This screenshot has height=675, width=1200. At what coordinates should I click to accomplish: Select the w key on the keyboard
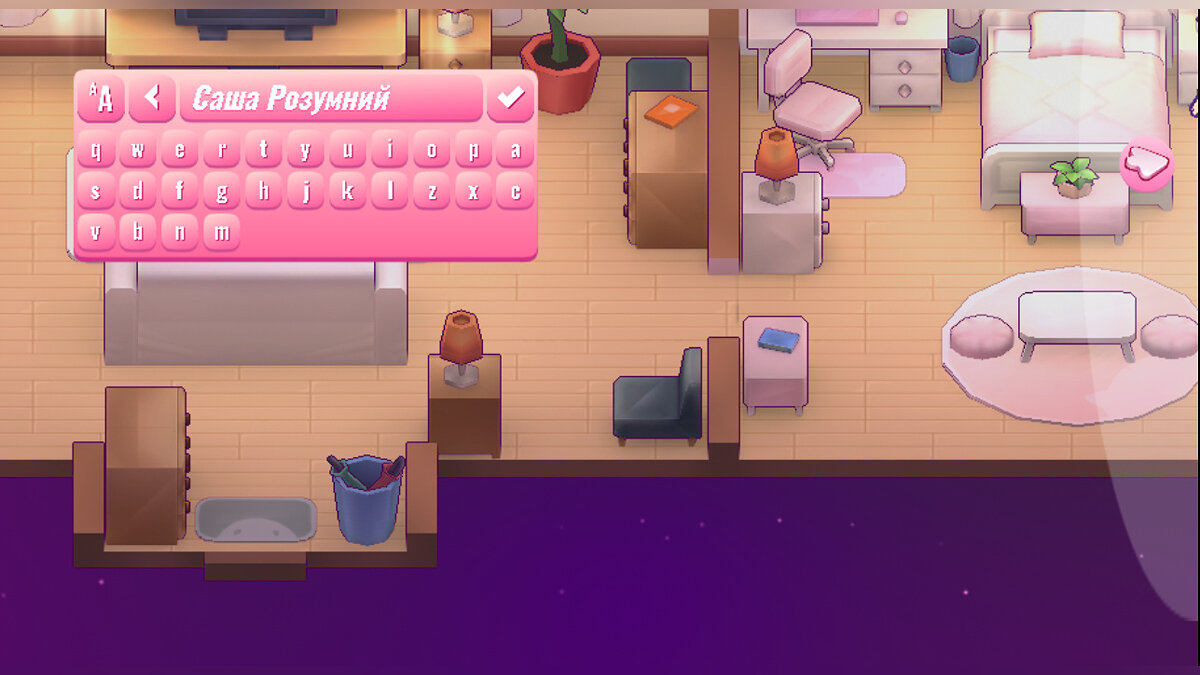[x=138, y=151]
